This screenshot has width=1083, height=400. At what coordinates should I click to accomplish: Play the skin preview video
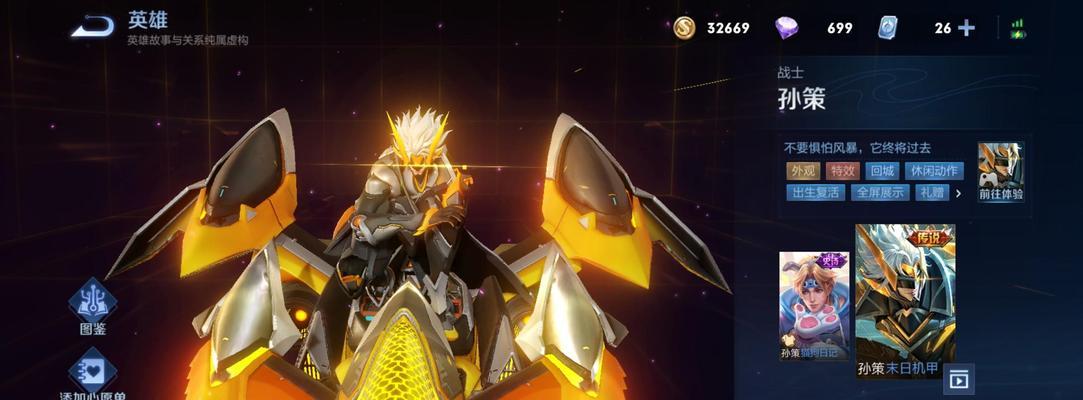pyautogui.click(x=959, y=380)
